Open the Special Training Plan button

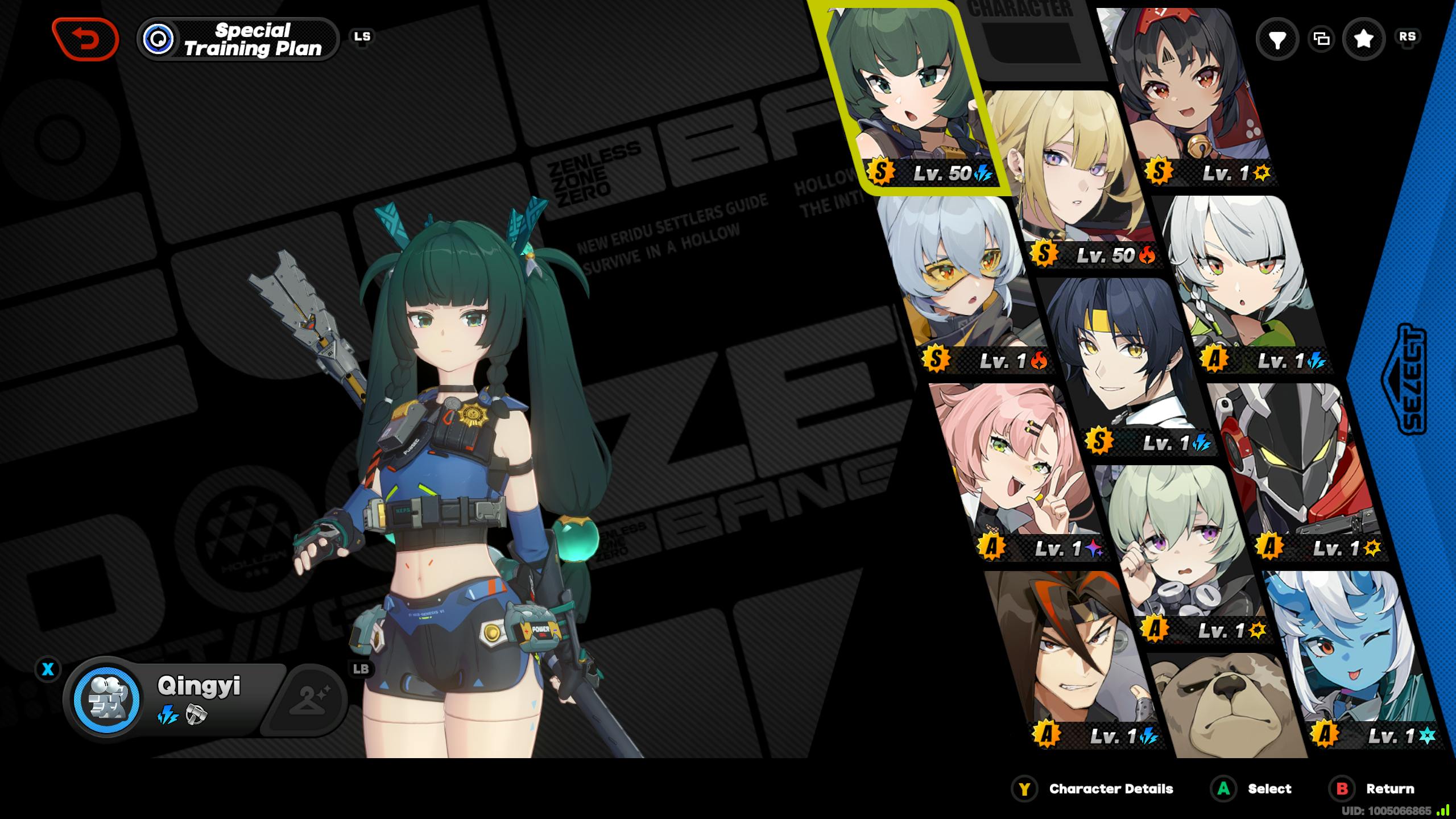point(238,39)
